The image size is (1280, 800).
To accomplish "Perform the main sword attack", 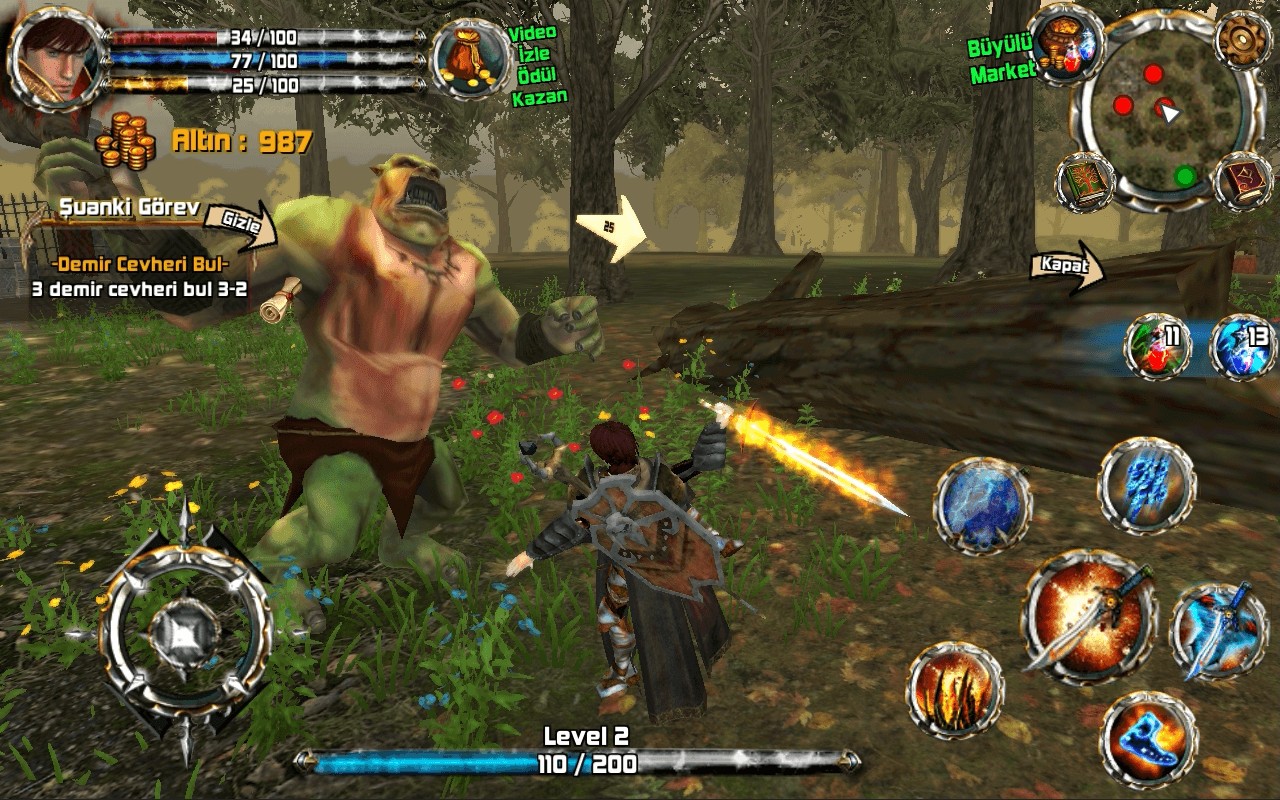I will [1088, 616].
